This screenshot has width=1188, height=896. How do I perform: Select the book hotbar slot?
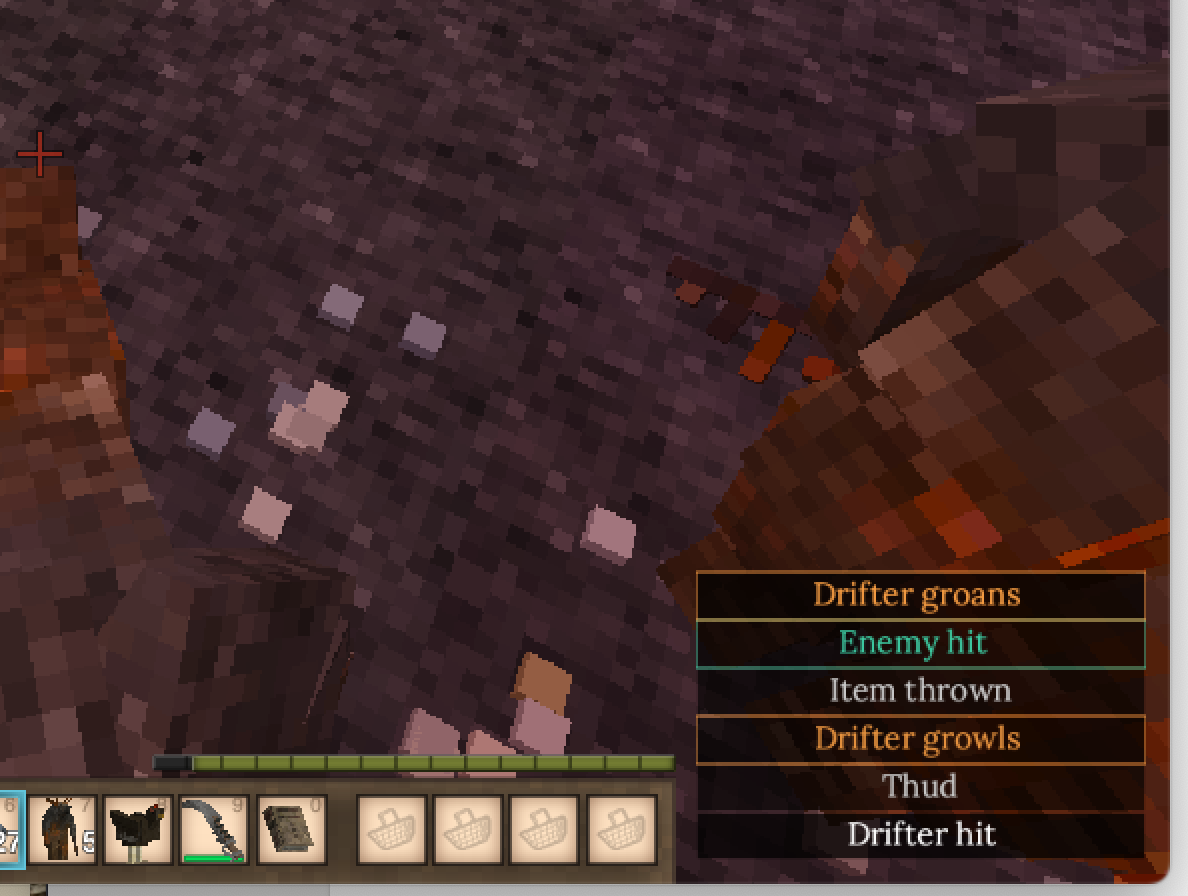(x=291, y=830)
